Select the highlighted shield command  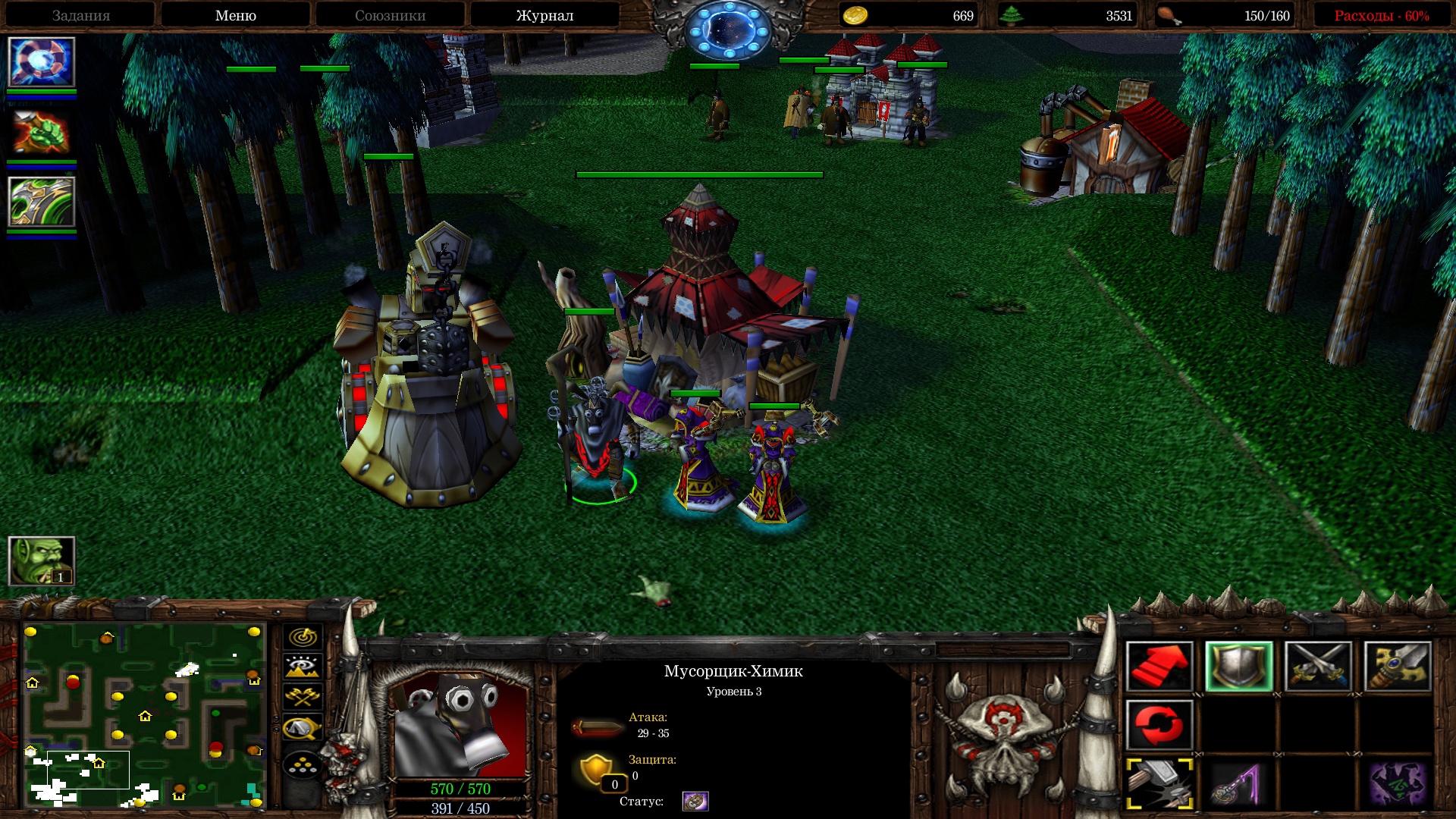[1239, 667]
